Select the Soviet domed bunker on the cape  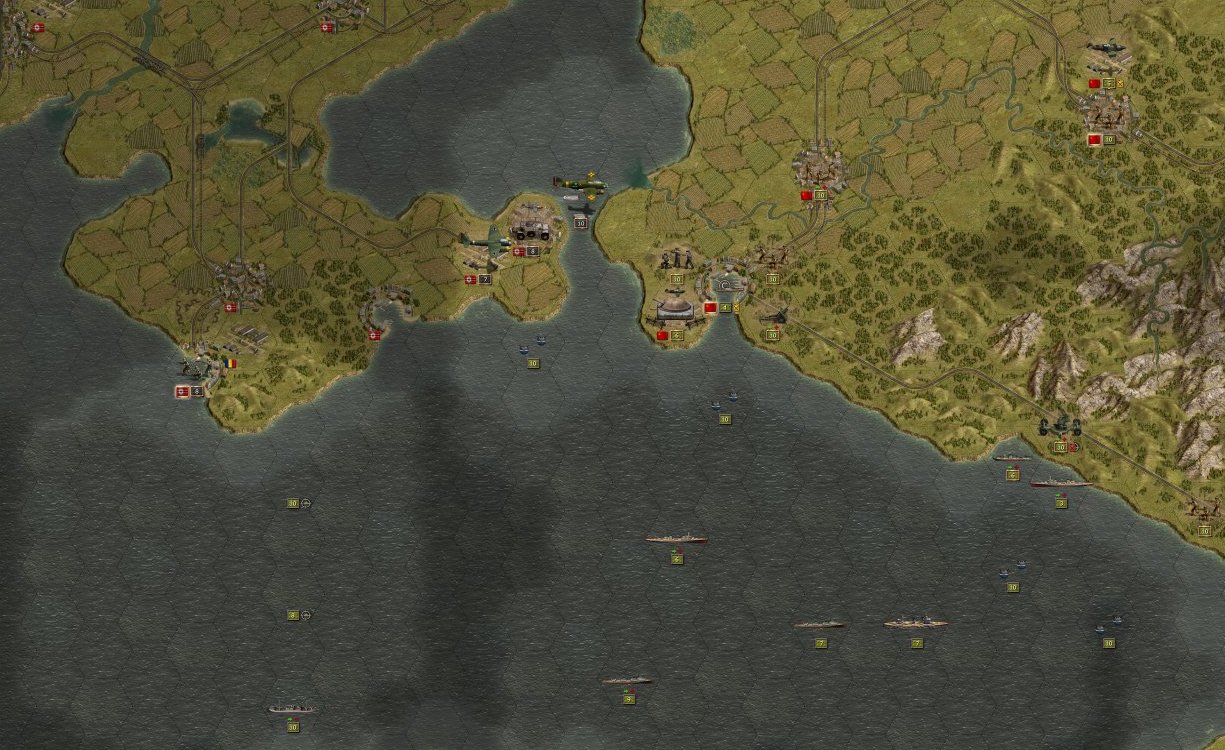point(675,308)
